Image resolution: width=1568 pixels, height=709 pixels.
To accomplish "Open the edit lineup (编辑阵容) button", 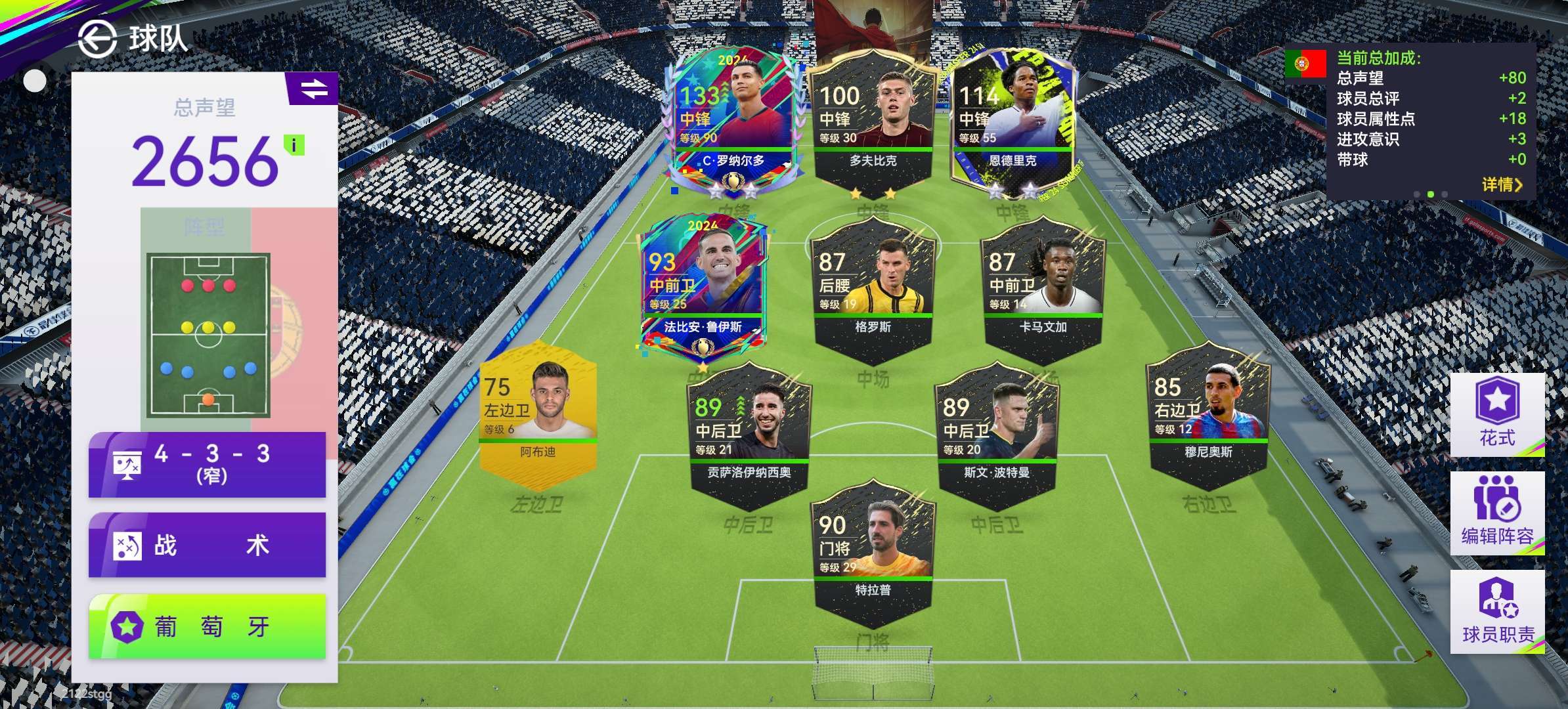I will (1496, 513).
